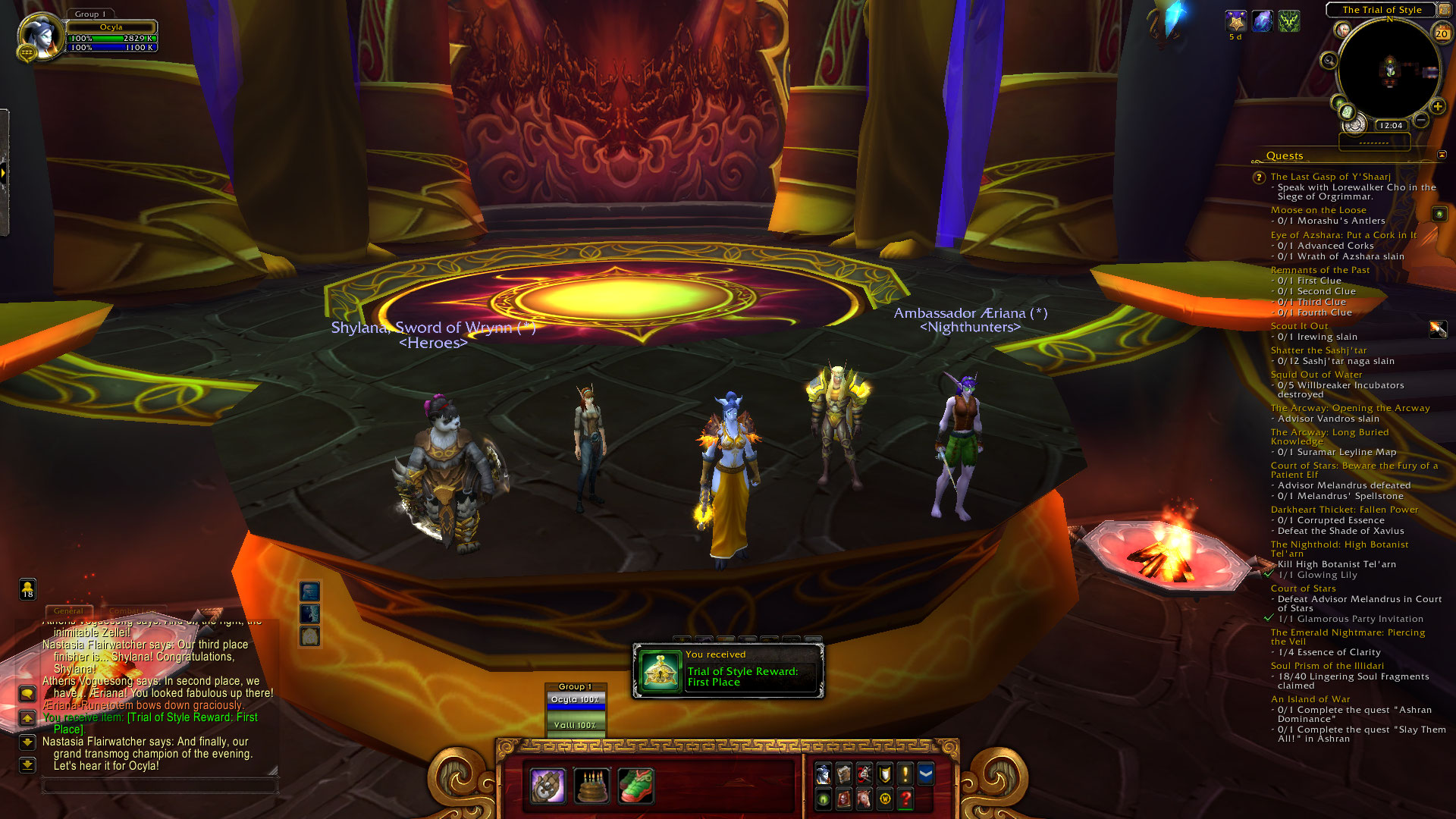1456x819 pixels.
Task: Zoom in the minimap with plus button
Action: tap(1437, 107)
